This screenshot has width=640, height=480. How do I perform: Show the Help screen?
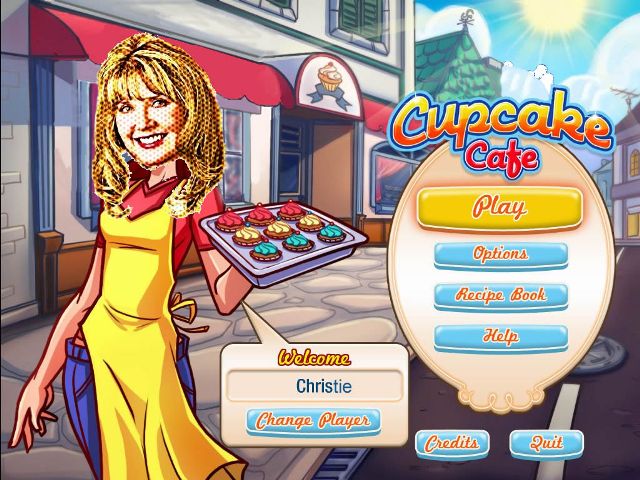pos(500,338)
